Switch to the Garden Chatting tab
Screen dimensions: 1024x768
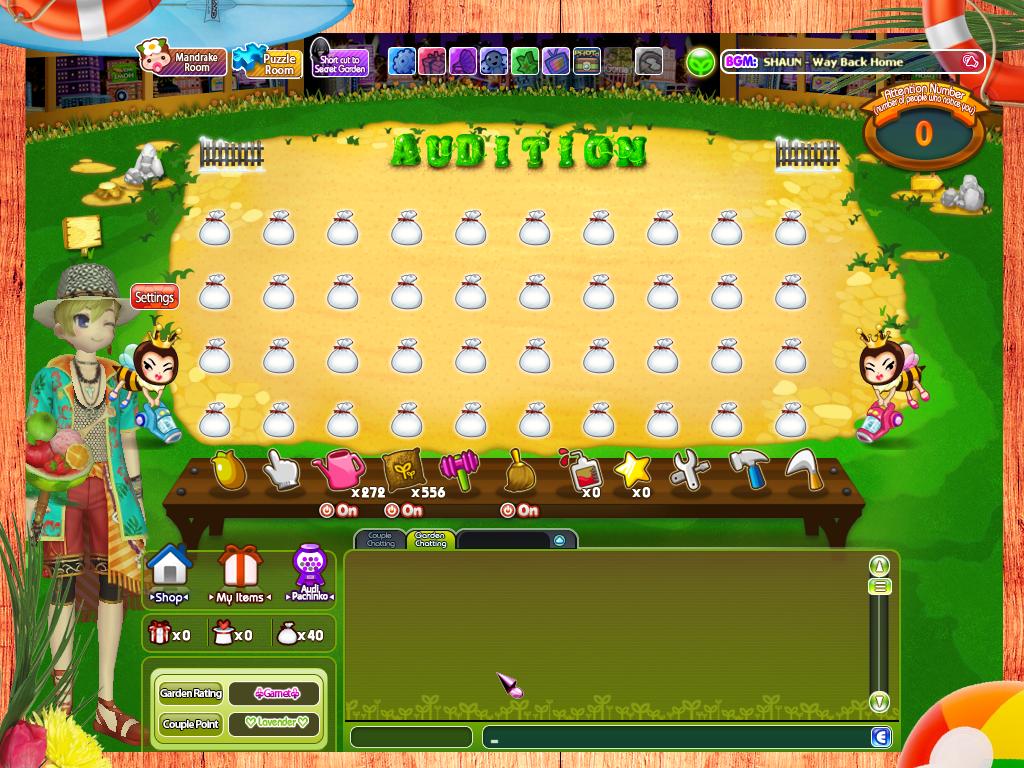[430, 540]
